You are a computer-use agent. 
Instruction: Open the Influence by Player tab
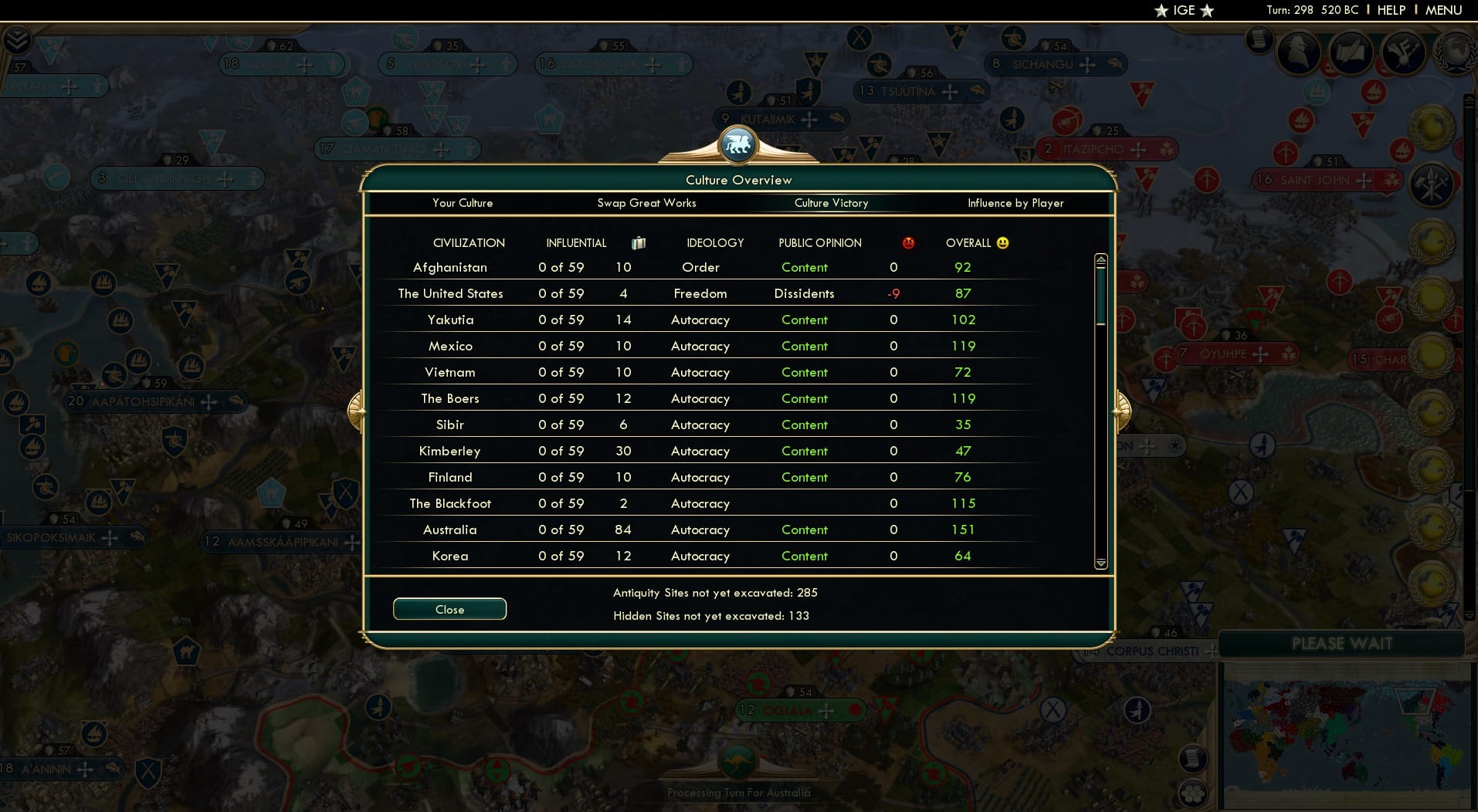(x=1015, y=203)
